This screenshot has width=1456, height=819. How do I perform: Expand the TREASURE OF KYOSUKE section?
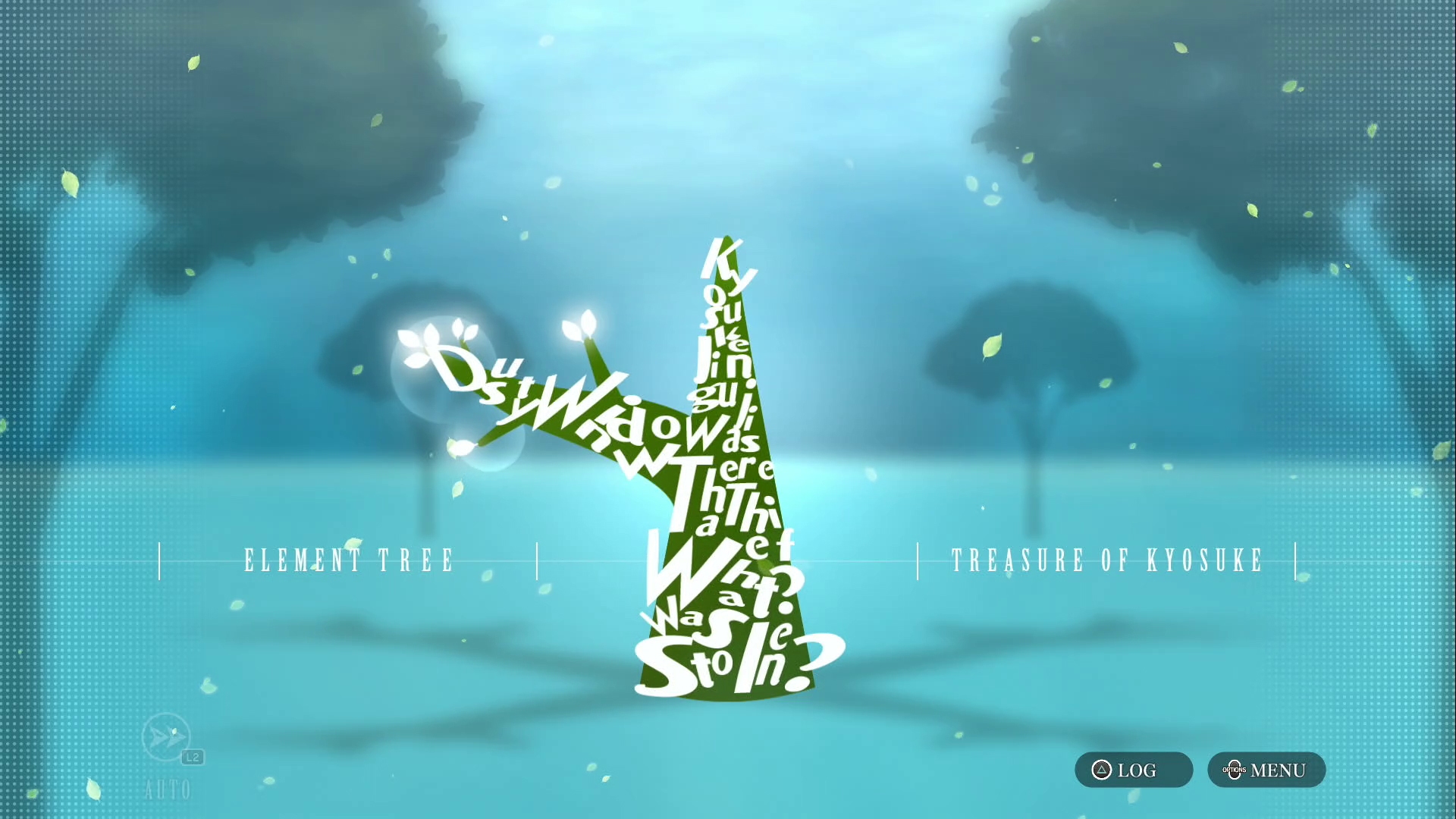pyautogui.click(x=1107, y=560)
